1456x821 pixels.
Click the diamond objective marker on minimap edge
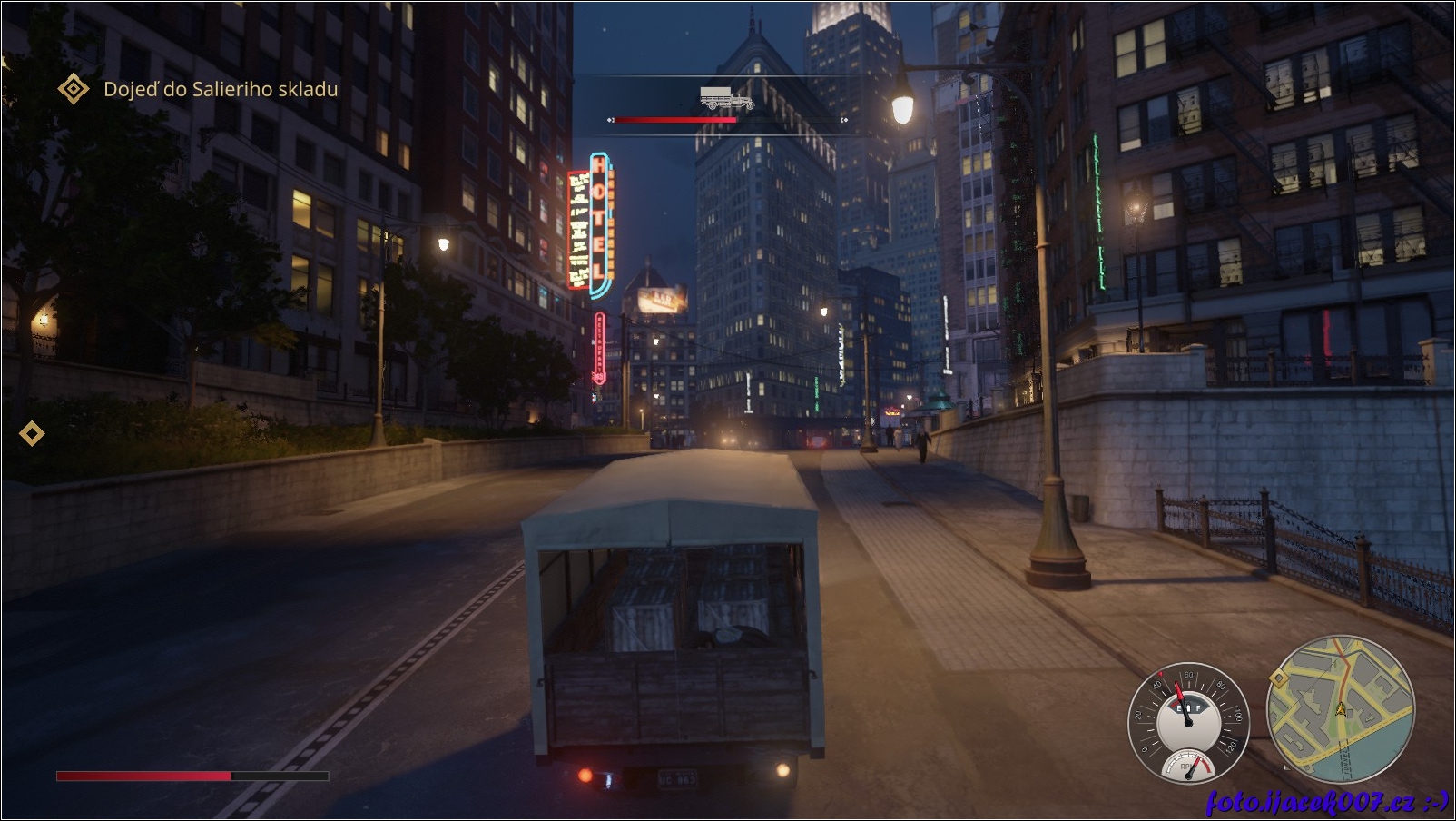(1278, 678)
